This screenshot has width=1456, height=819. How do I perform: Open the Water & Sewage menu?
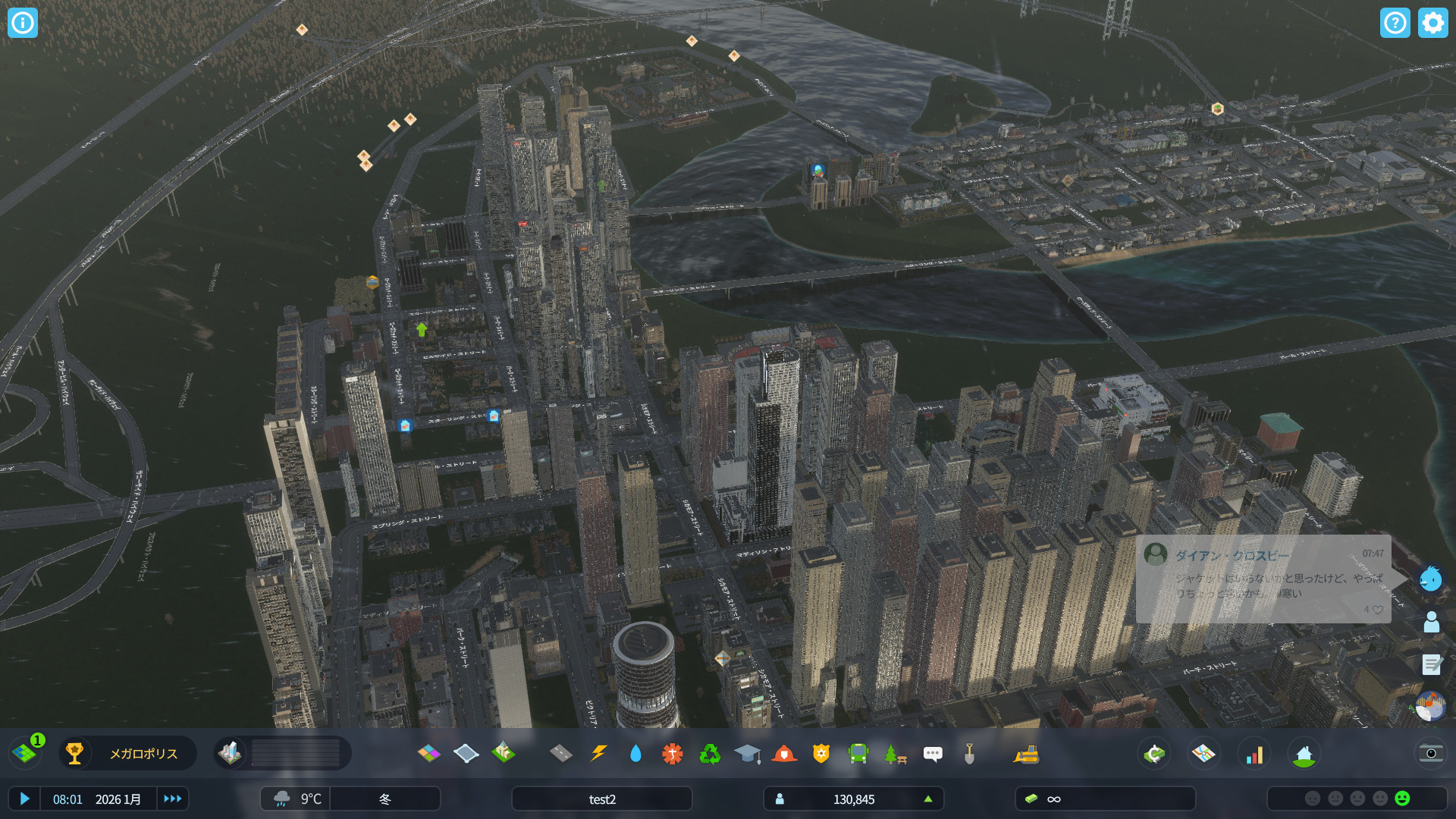pyautogui.click(x=635, y=754)
